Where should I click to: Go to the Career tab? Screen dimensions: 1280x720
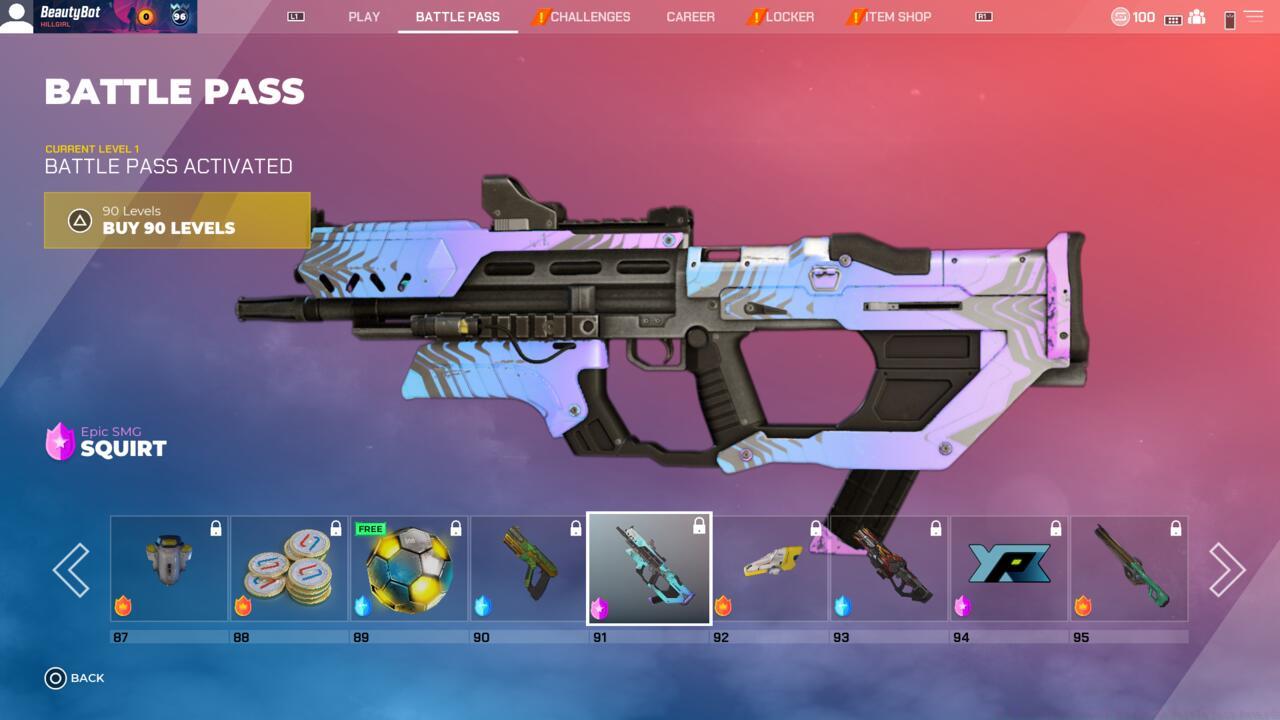coord(691,17)
